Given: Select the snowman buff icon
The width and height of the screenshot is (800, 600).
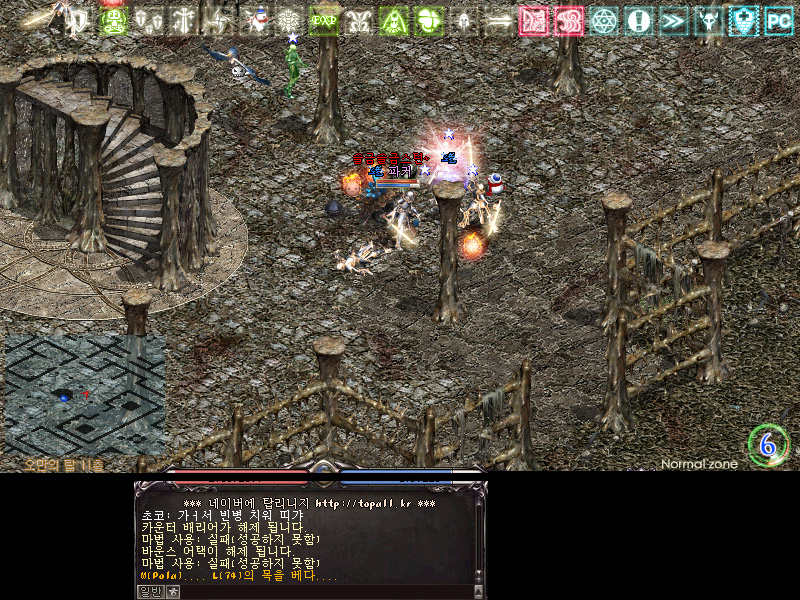Looking at the screenshot, I should tap(258, 20).
